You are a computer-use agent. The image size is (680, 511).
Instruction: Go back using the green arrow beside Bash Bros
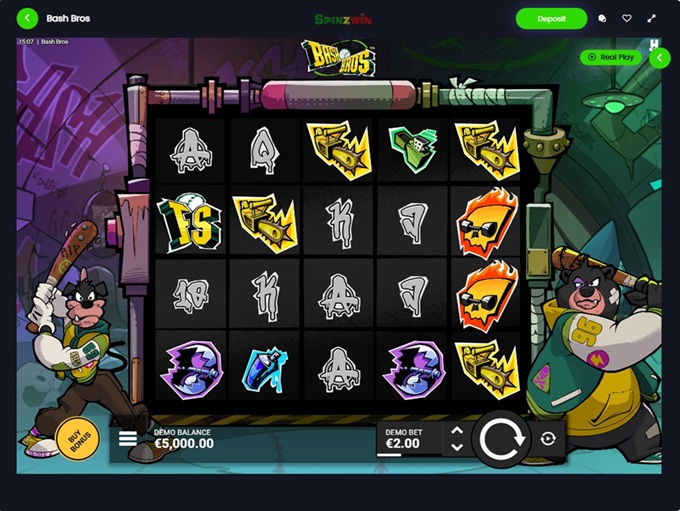pyautogui.click(x=27, y=18)
